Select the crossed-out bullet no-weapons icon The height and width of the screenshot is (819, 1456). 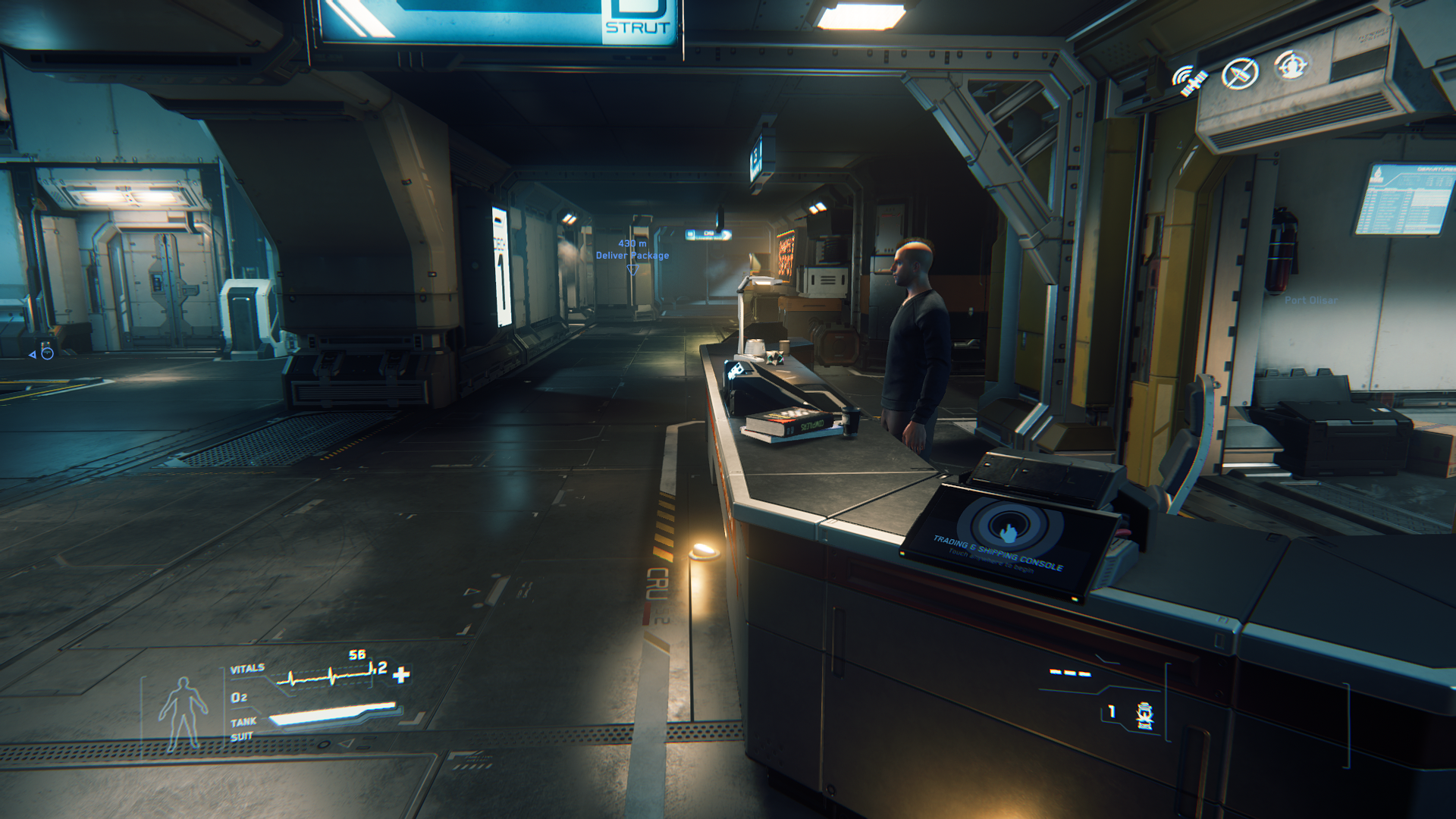[1240, 74]
